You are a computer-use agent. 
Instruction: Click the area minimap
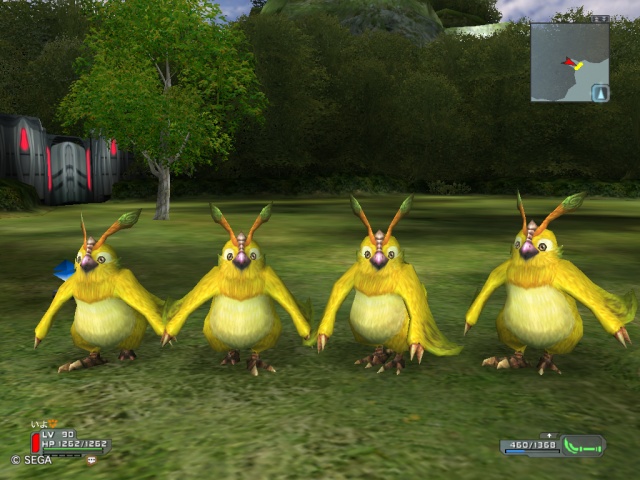tap(568, 62)
